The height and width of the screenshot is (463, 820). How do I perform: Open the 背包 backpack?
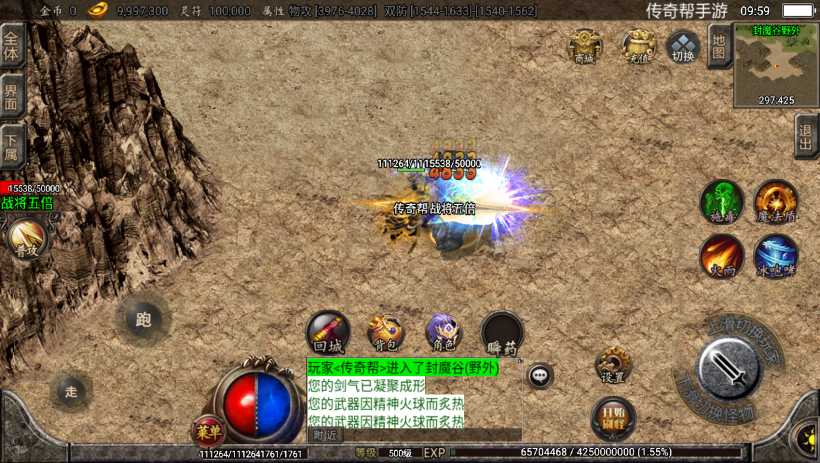tap(385, 332)
